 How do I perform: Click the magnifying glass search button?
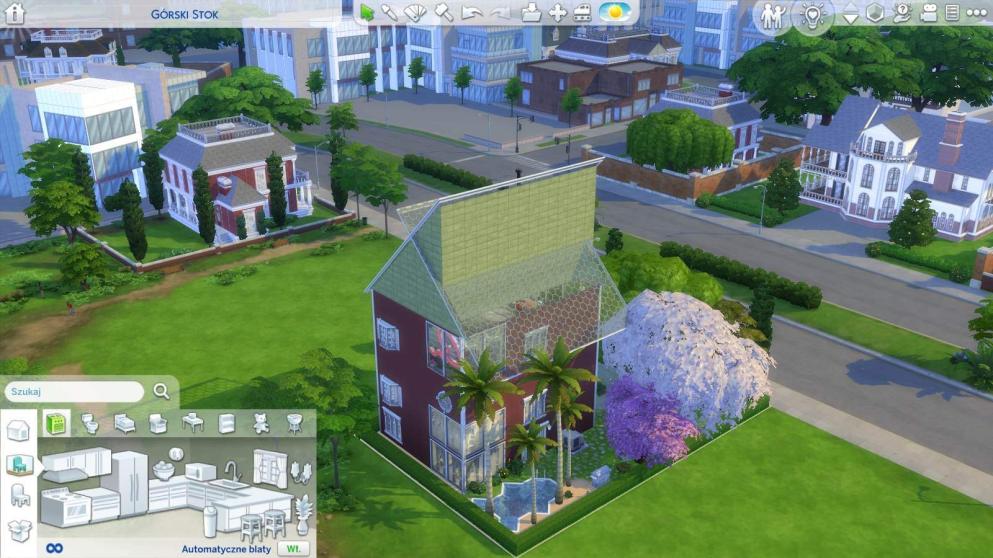tap(161, 391)
